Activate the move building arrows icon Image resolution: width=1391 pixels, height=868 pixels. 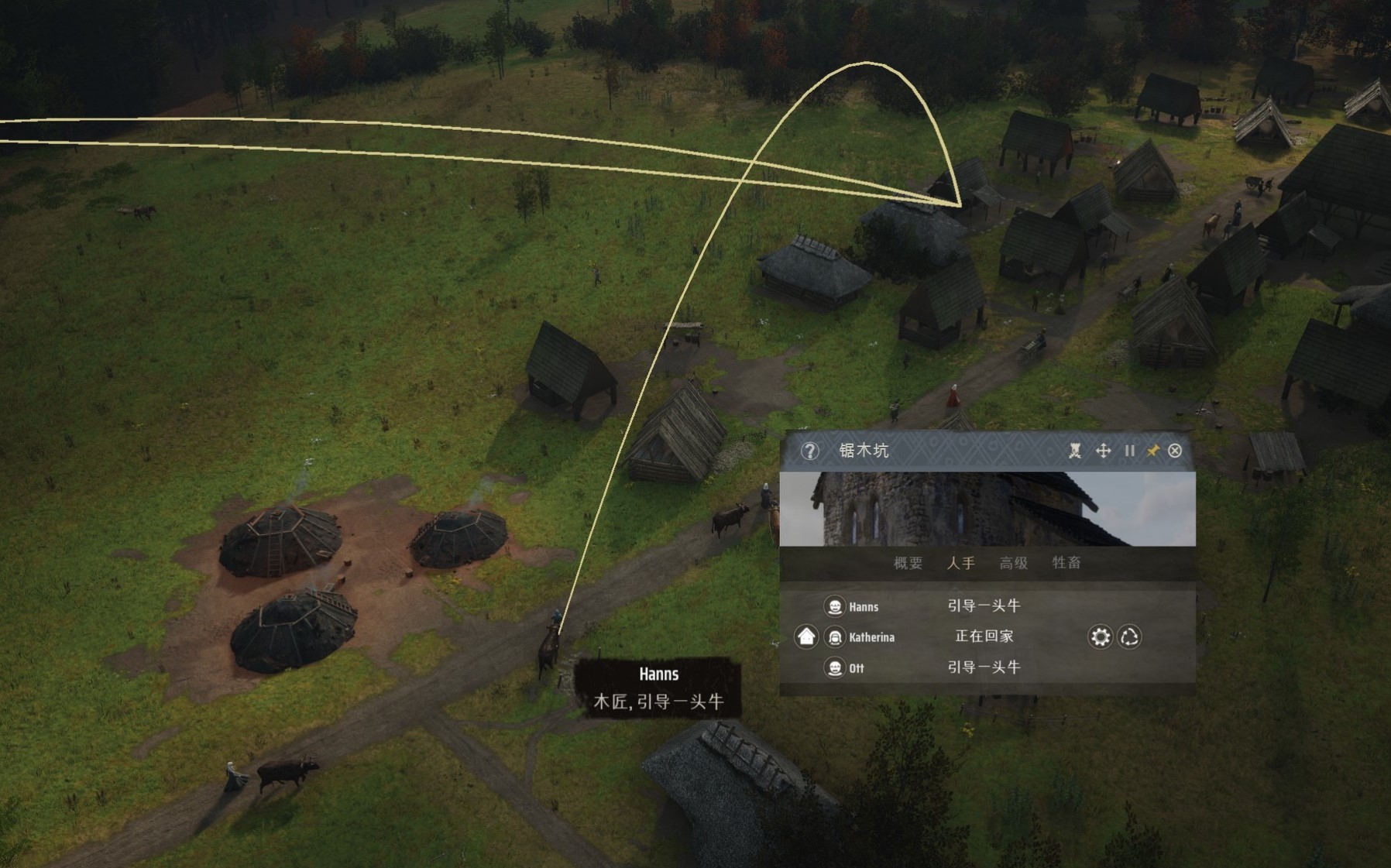click(x=1103, y=451)
